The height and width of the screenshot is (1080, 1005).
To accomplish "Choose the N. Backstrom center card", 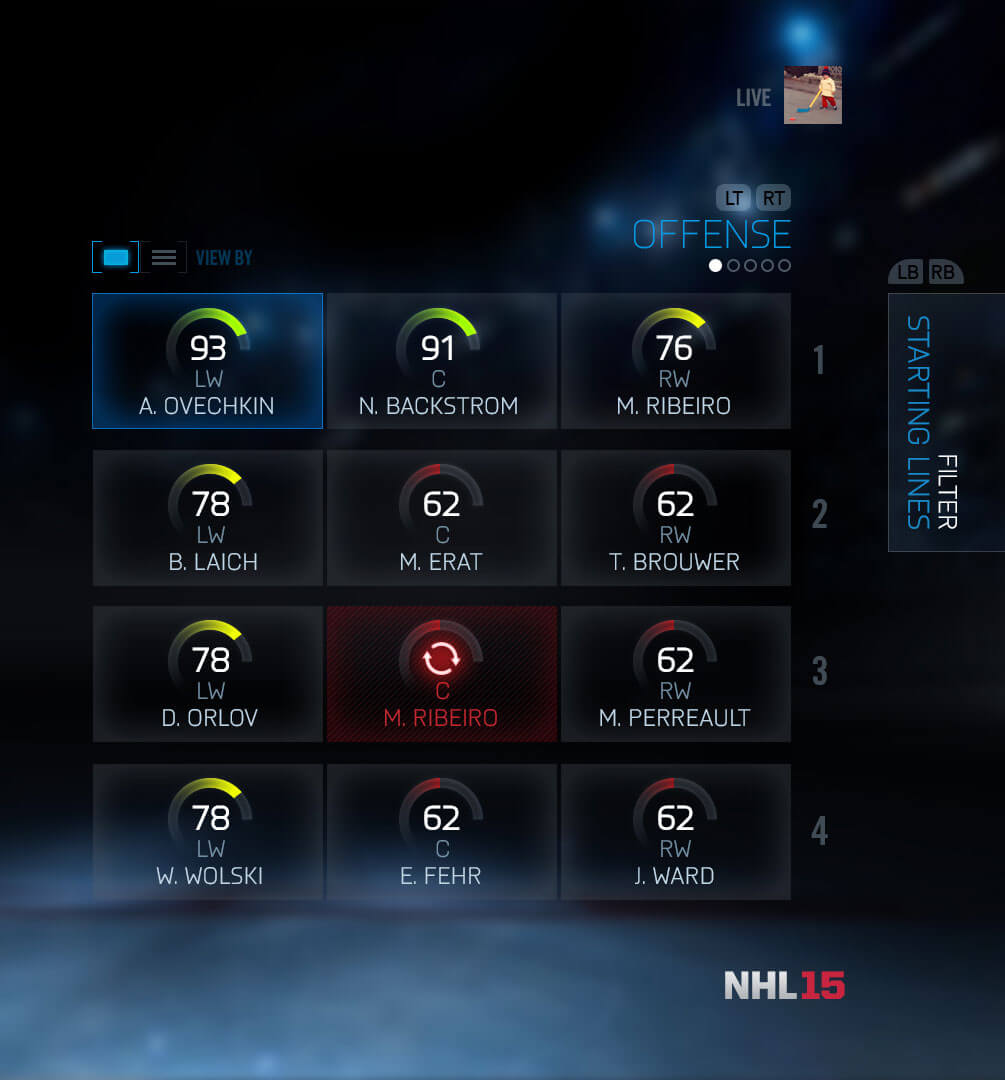I will tap(441, 361).
